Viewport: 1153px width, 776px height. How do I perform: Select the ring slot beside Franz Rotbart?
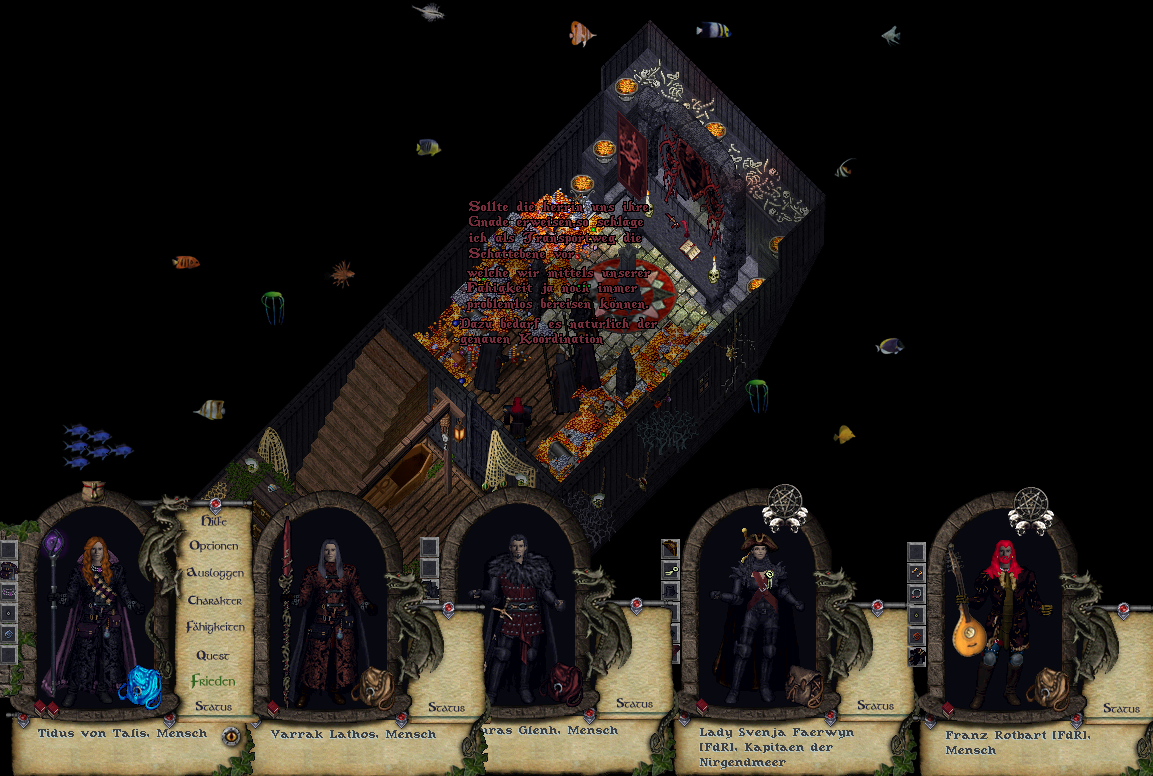tap(916, 593)
